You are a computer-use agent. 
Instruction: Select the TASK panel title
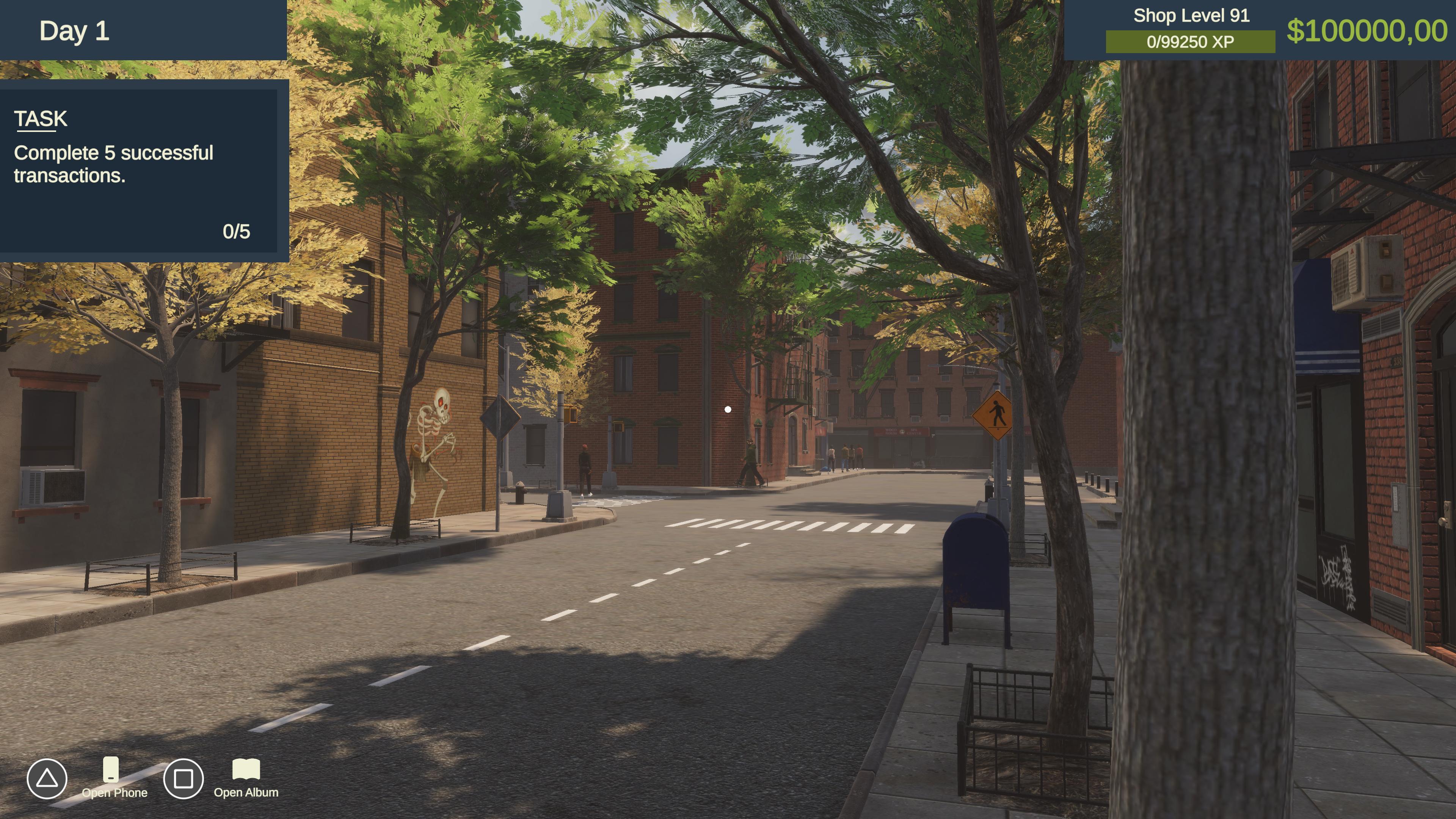click(x=40, y=118)
